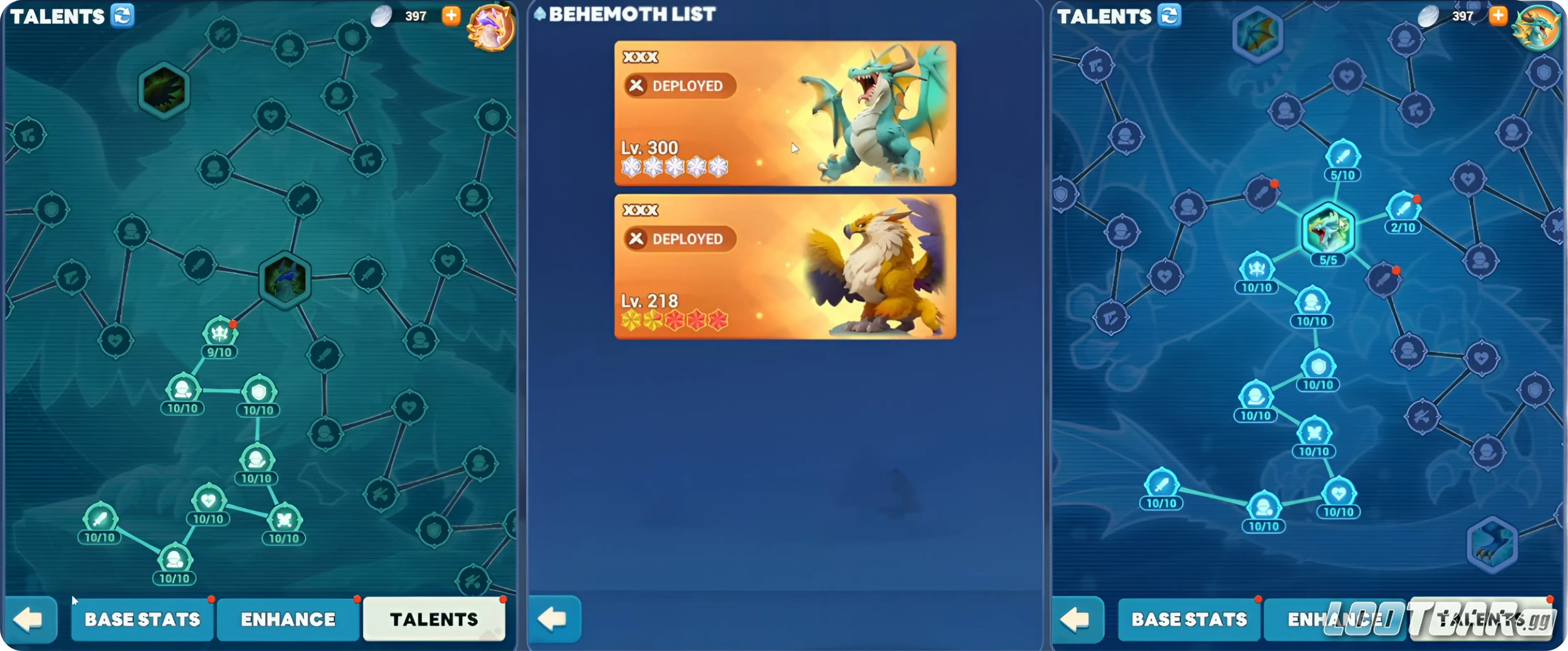The height and width of the screenshot is (651, 1568).
Task: Click the plus button to add snowball currency
Action: 451,16
